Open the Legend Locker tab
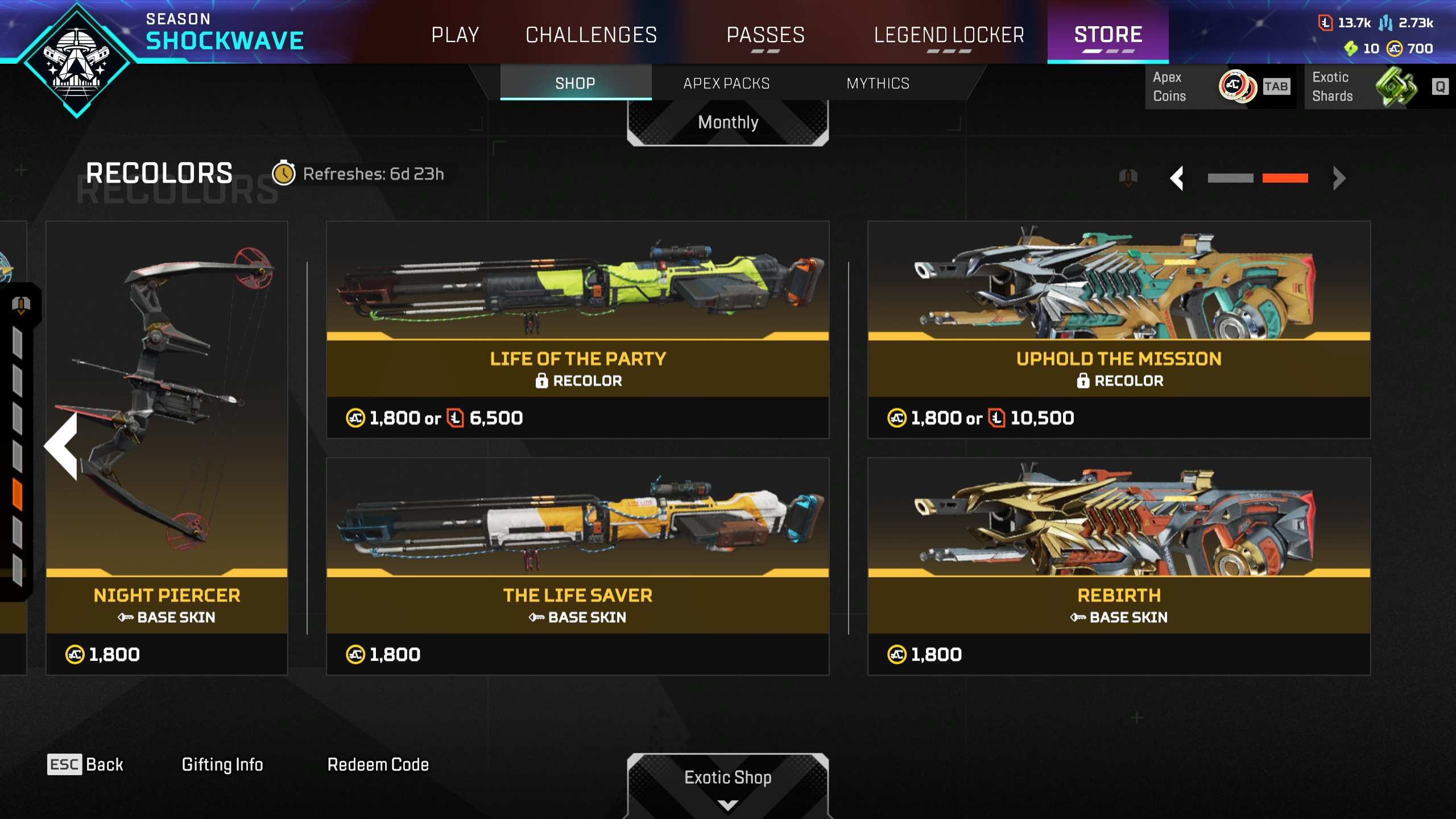 click(x=949, y=35)
